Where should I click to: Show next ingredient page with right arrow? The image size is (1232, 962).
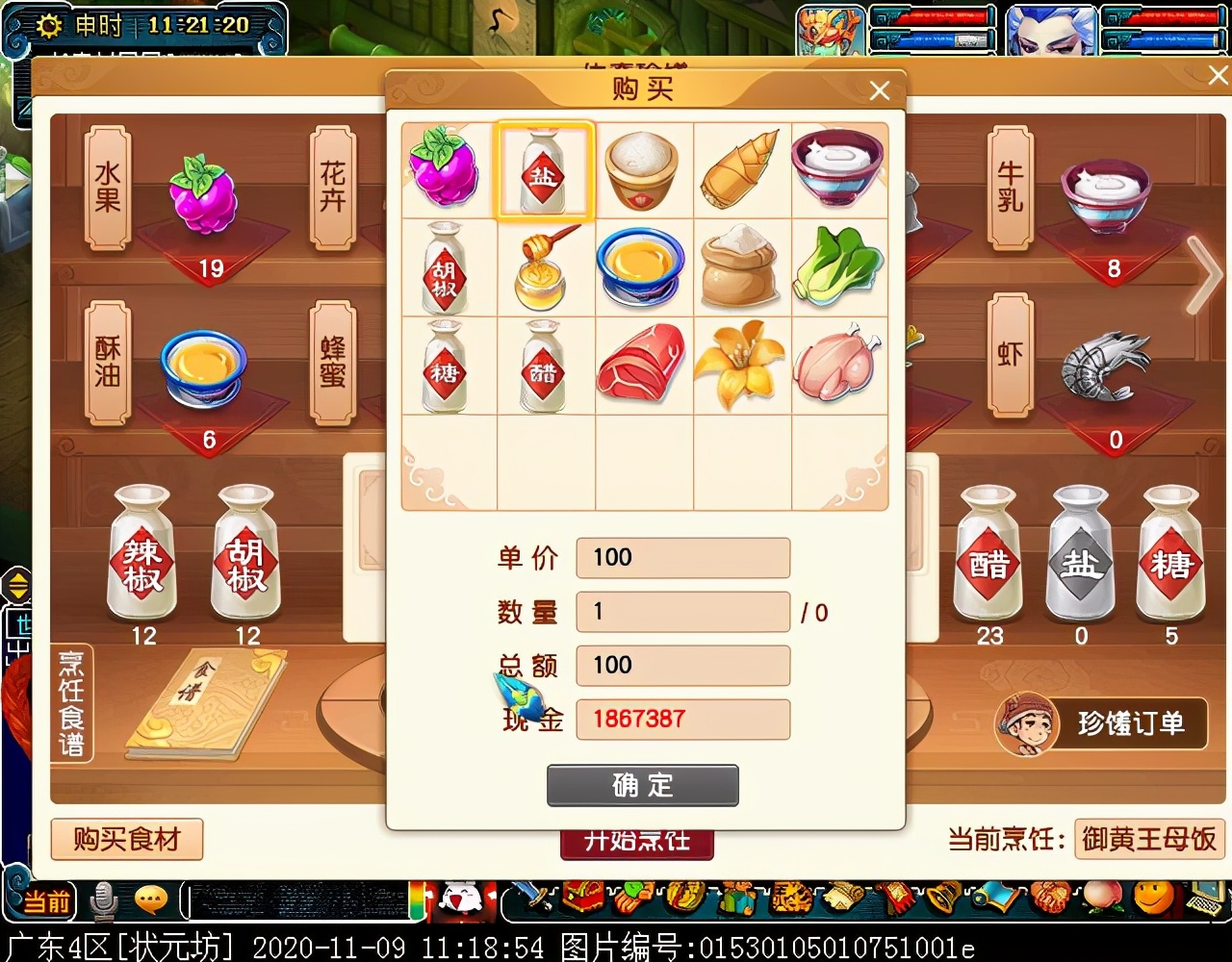pos(1203,275)
